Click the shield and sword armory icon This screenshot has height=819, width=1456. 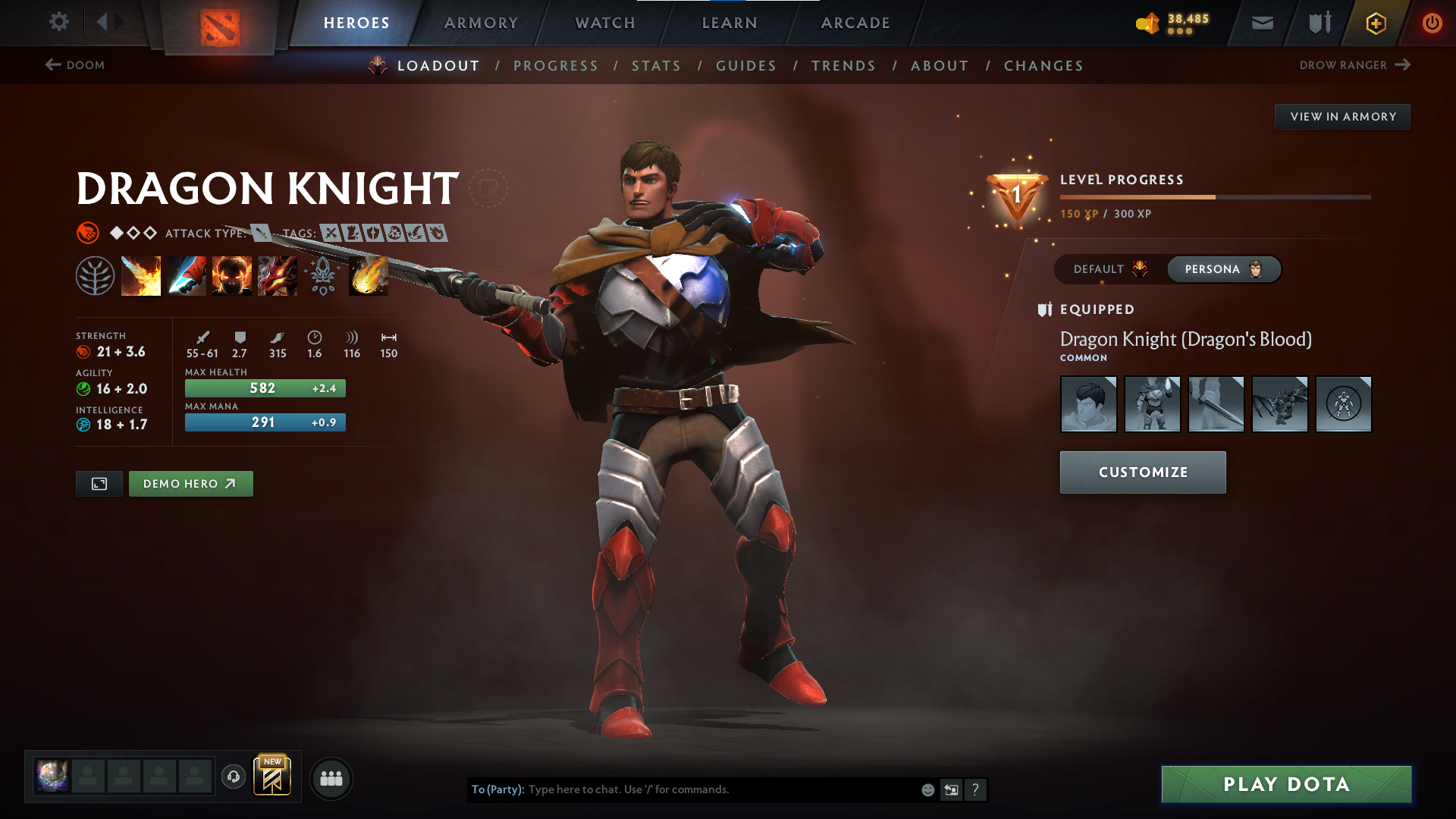click(1318, 23)
